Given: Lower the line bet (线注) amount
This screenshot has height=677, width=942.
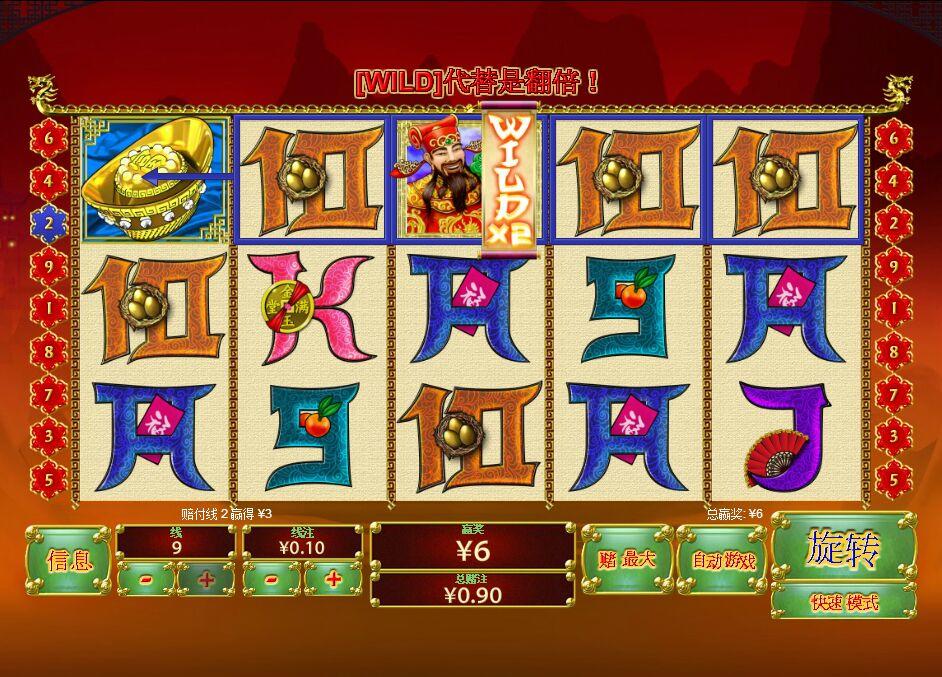Looking at the screenshot, I should [x=273, y=579].
